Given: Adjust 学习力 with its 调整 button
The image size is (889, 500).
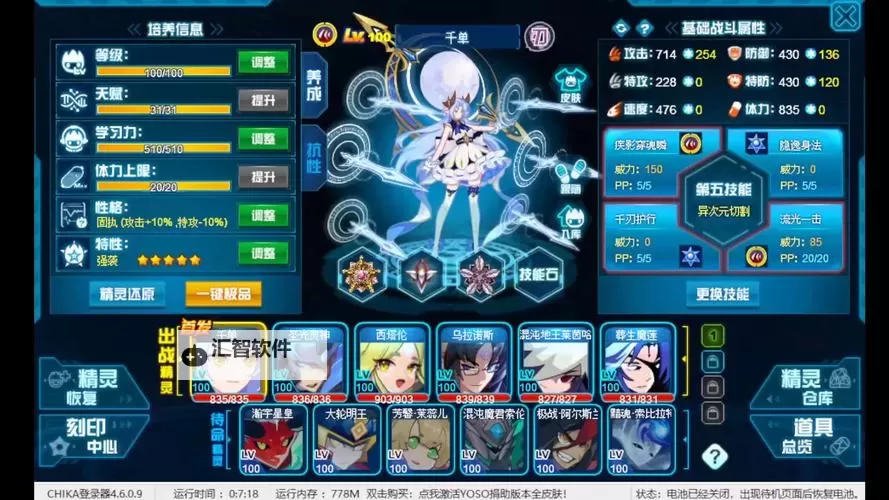Looking at the screenshot, I should [263, 138].
